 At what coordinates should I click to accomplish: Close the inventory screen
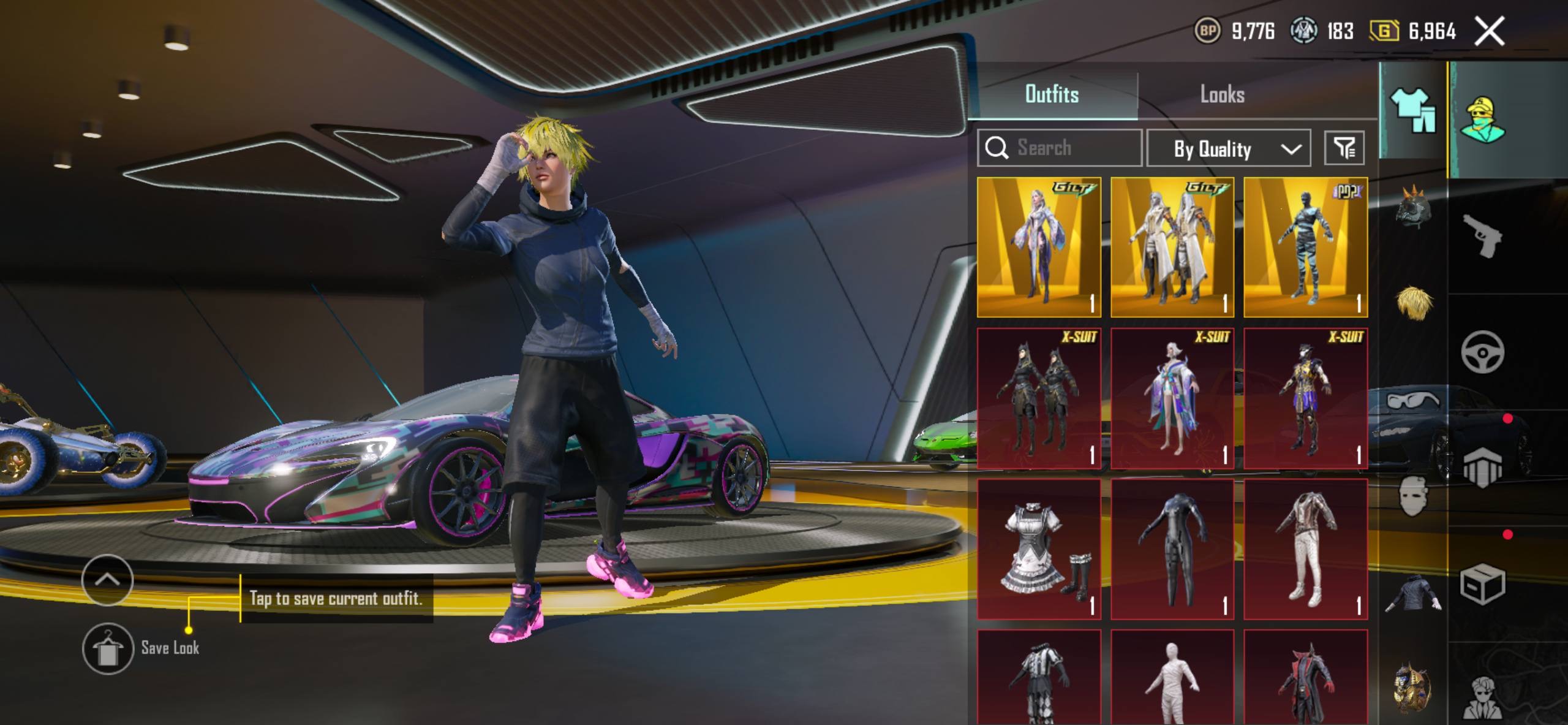coord(1489,31)
